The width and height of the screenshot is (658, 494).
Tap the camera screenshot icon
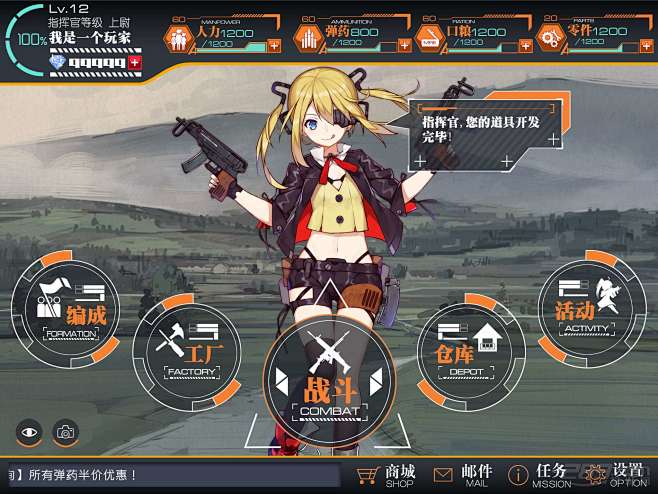coord(65,433)
